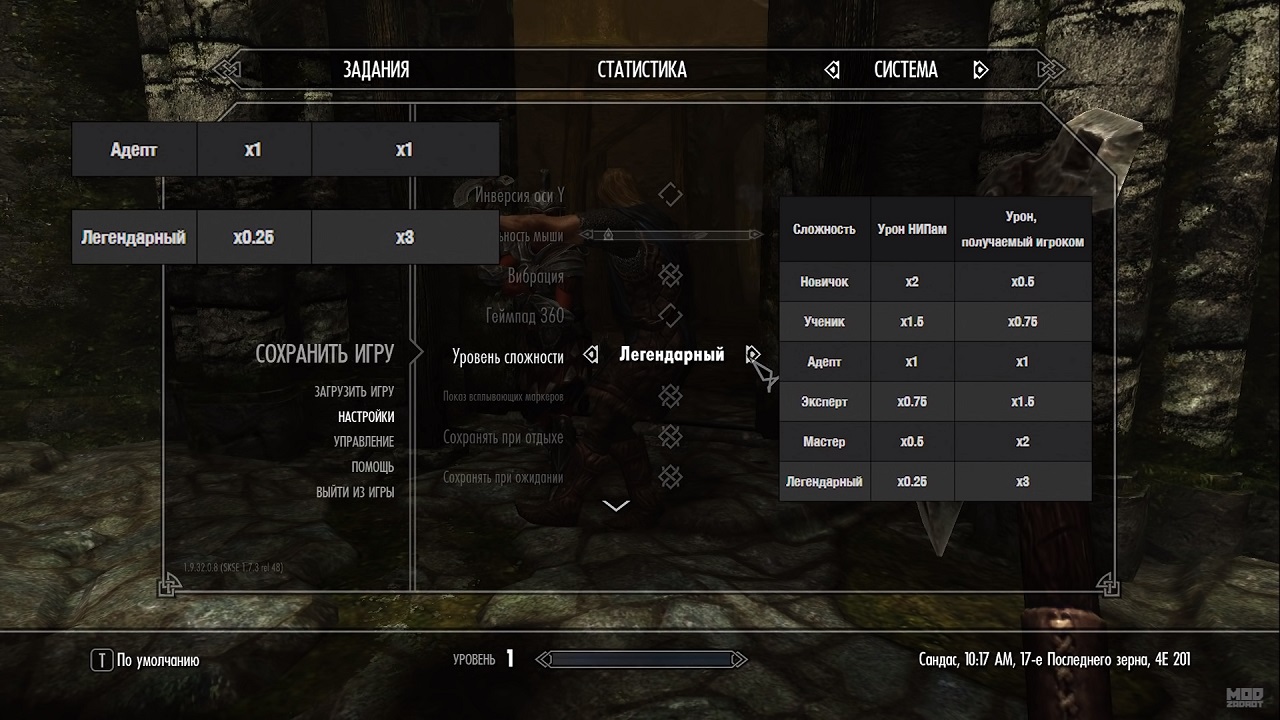Click the down arrow below settings list

(616, 506)
